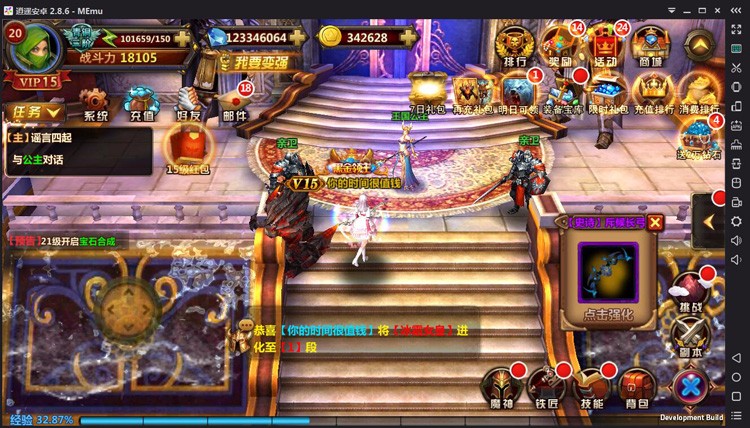750x428 pixels.
Task: Open the 充值 recharge gem bag
Action: pyautogui.click(x=142, y=101)
